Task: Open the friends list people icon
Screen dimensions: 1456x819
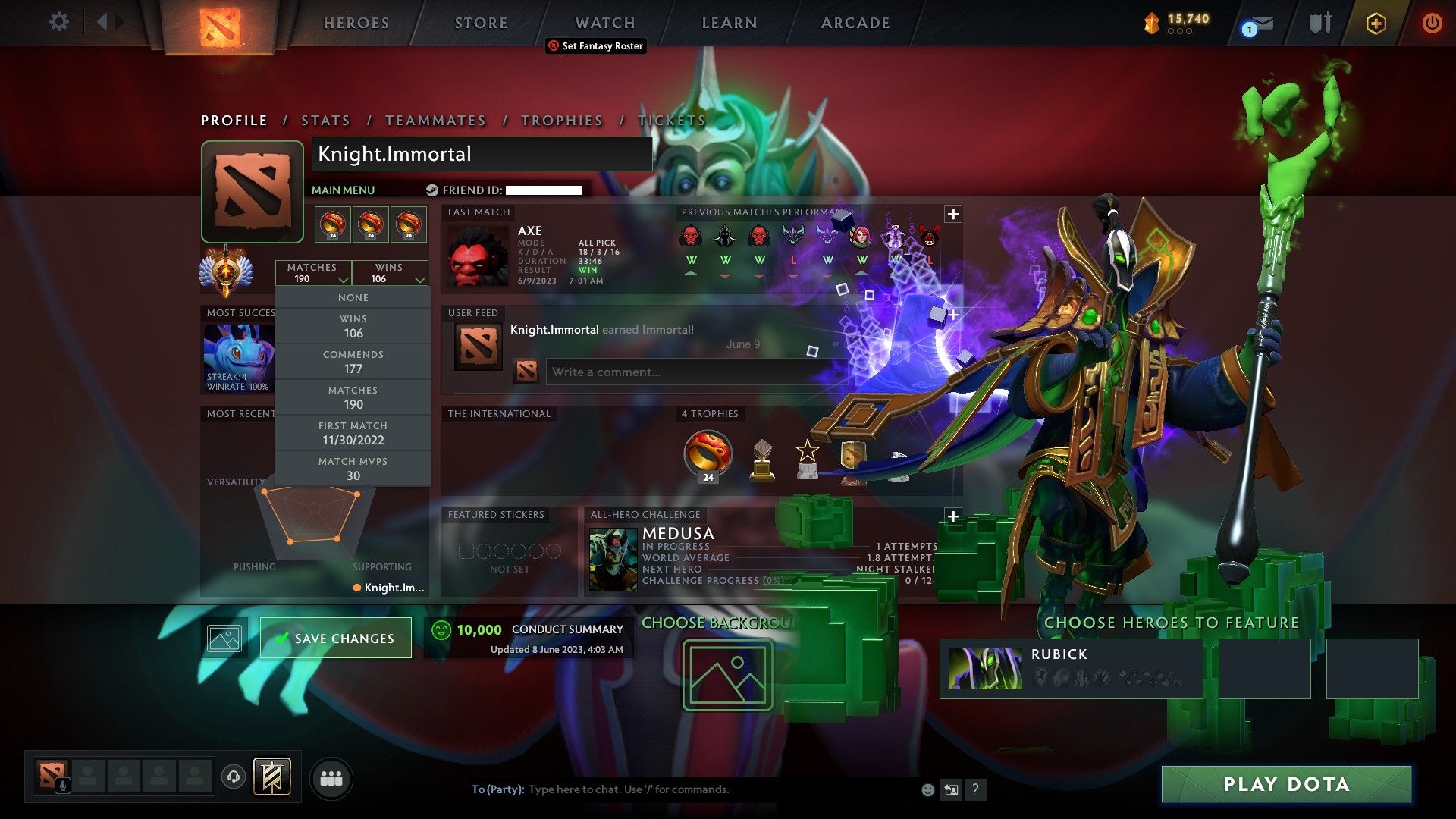Action: click(x=330, y=777)
